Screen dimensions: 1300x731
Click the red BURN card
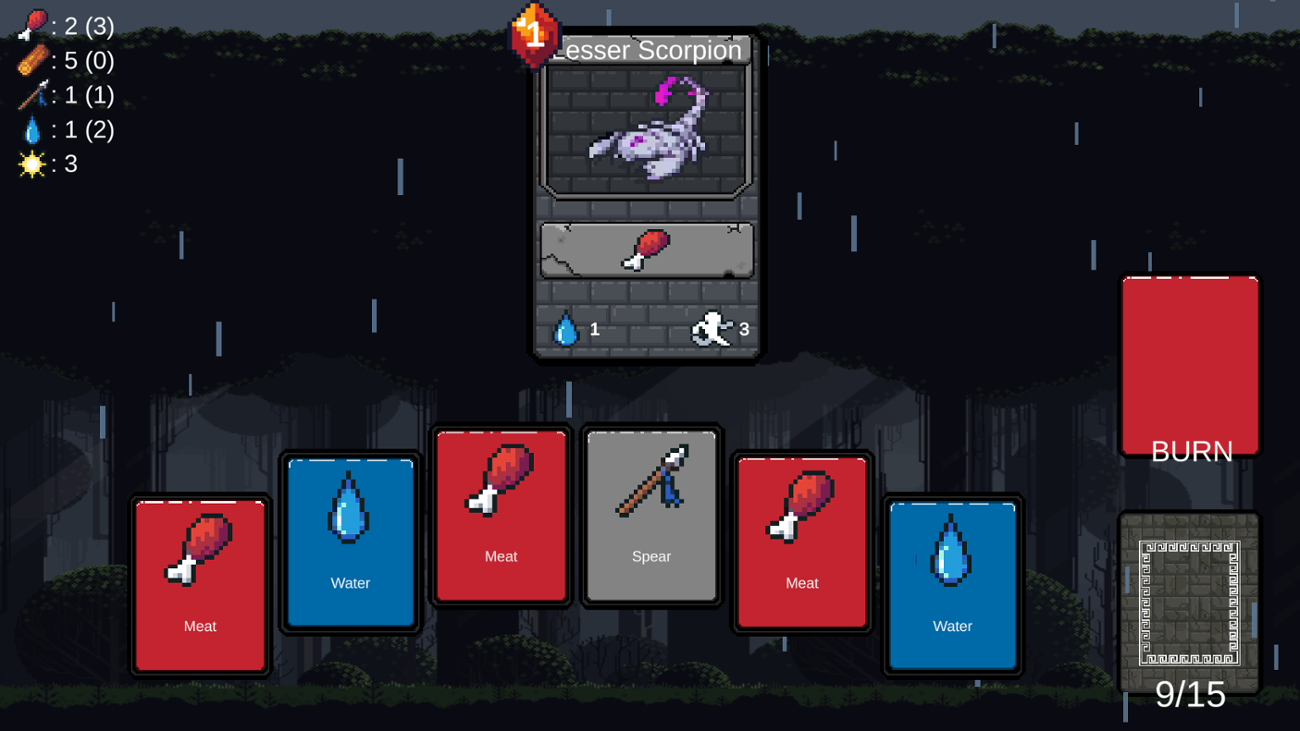[1189, 365]
